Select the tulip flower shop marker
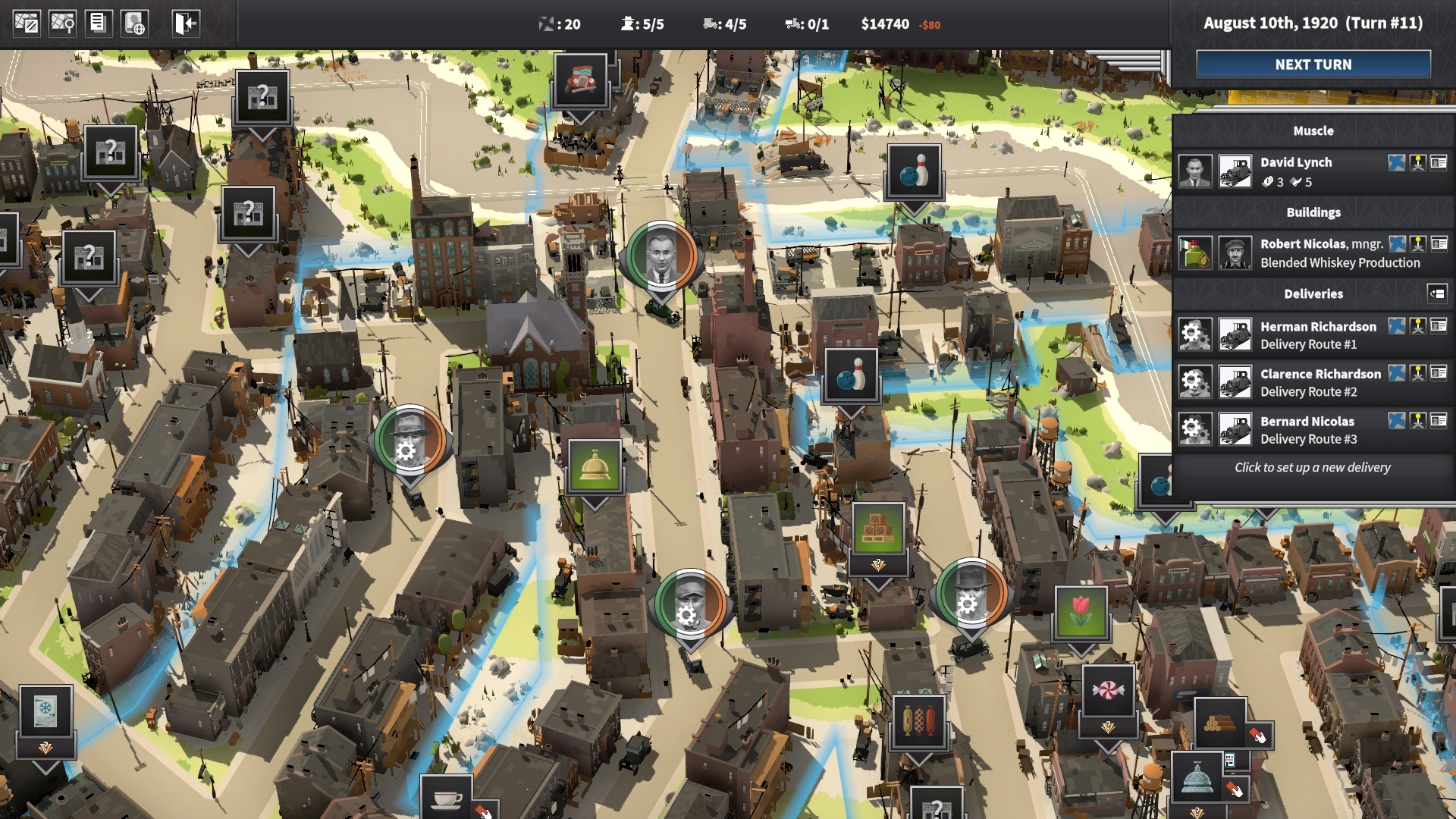 click(x=1081, y=613)
